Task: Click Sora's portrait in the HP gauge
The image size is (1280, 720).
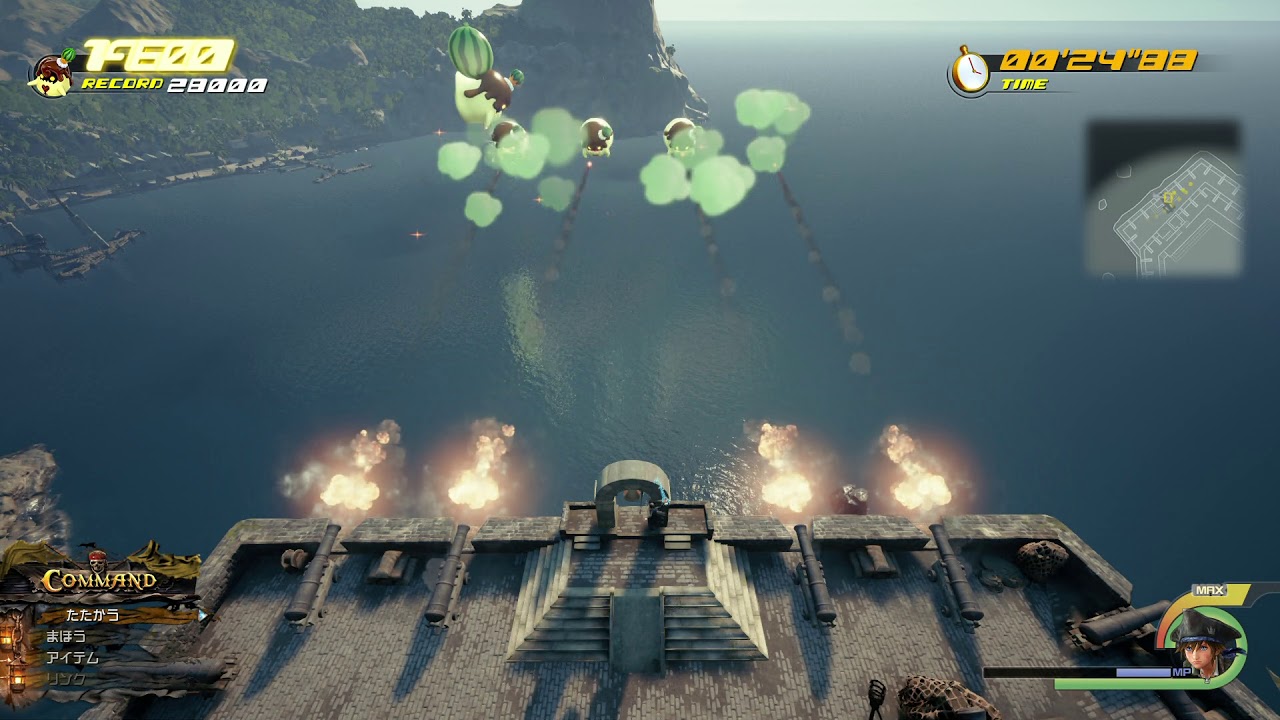Action: 1207,644
